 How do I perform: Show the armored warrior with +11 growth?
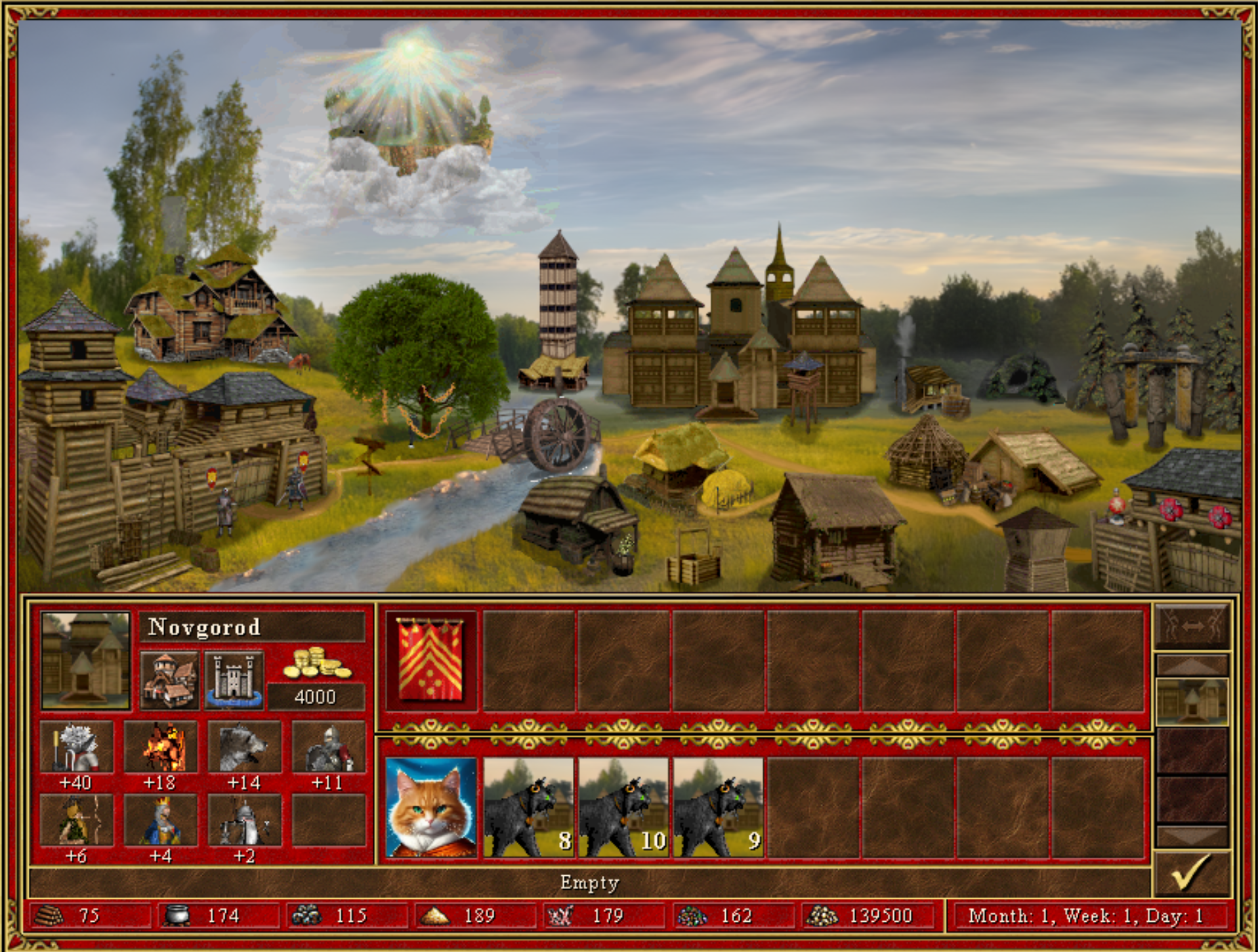pos(328,747)
